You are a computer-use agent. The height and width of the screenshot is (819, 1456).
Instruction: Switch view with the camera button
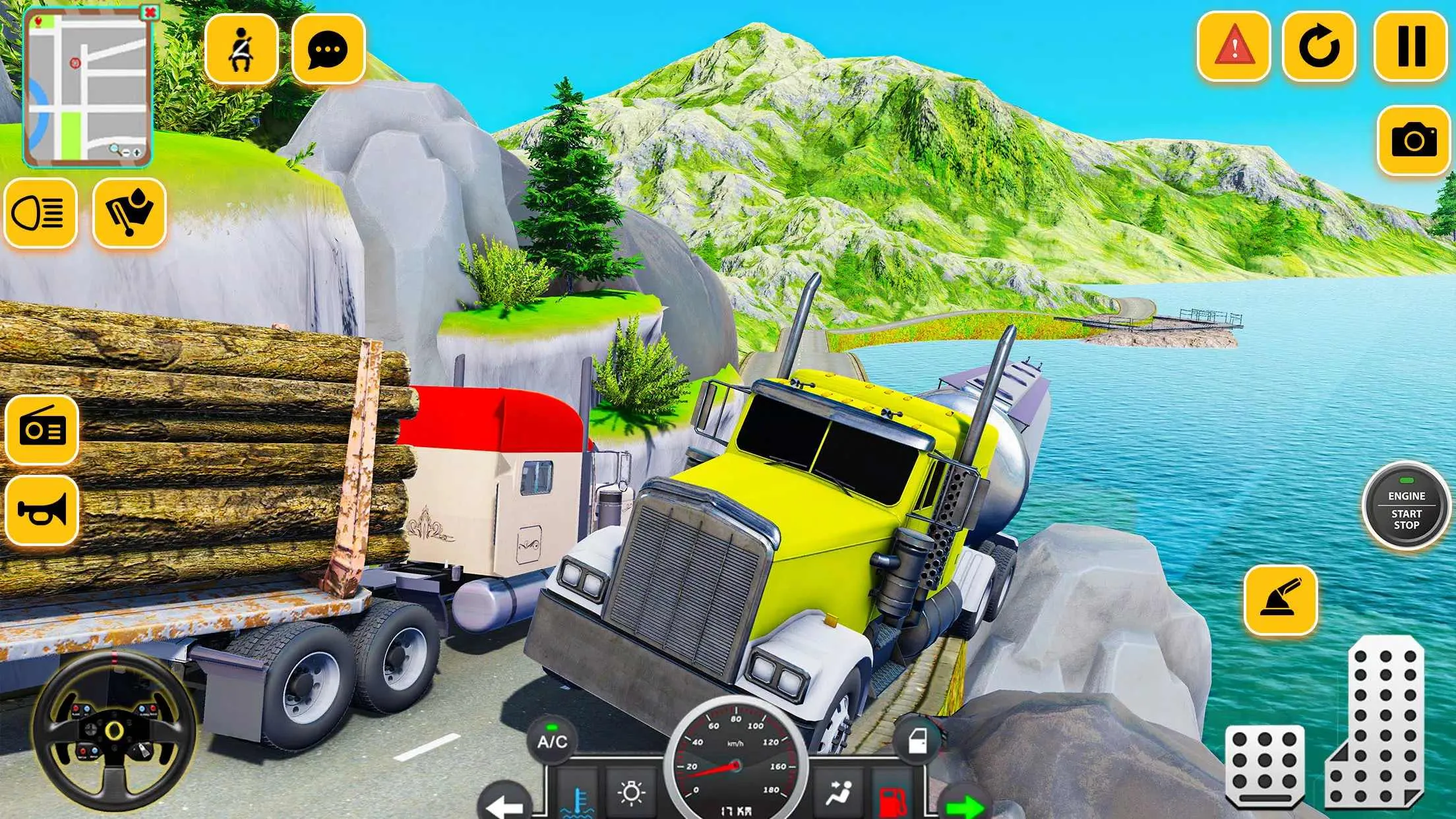(x=1413, y=140)
